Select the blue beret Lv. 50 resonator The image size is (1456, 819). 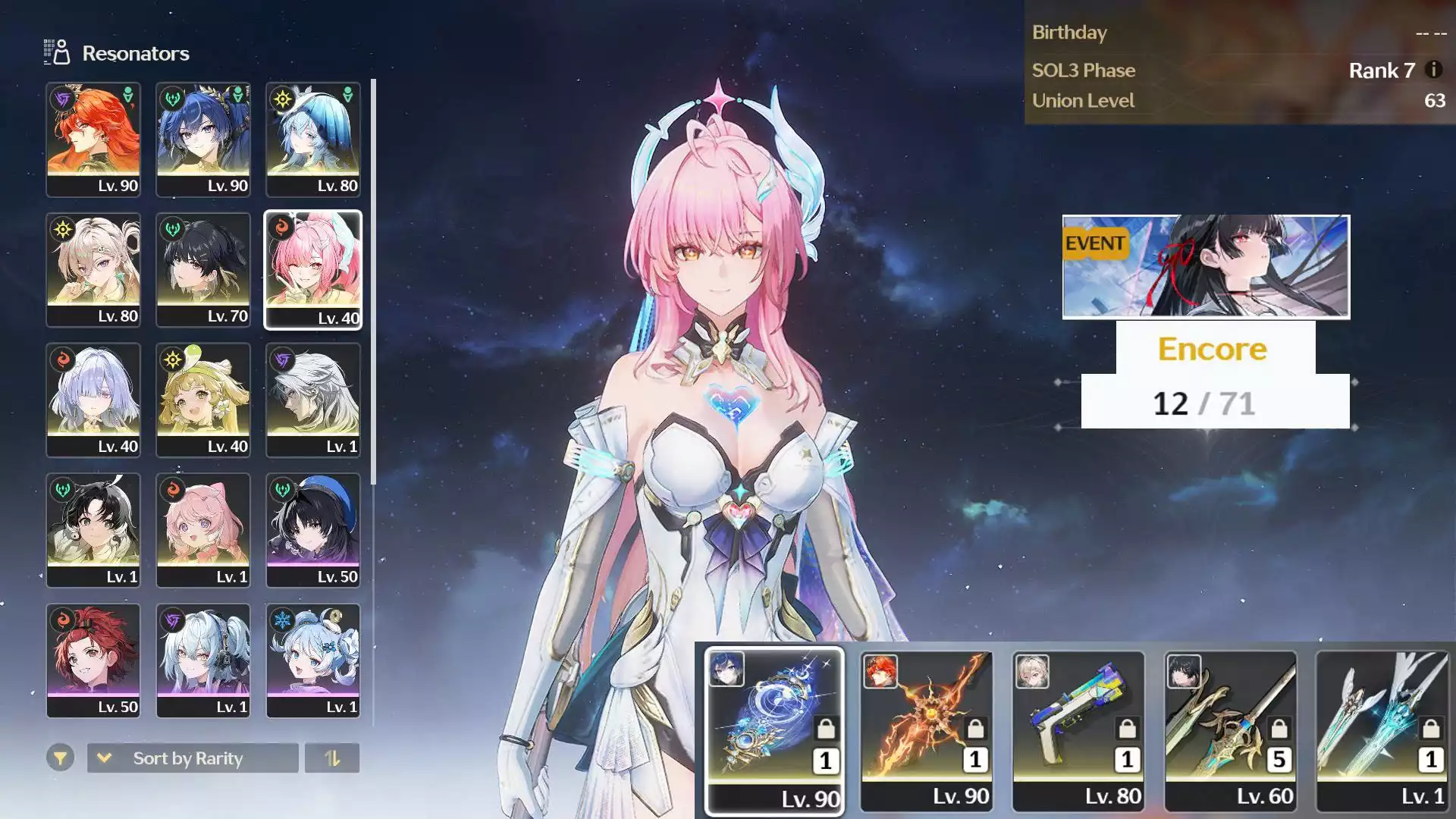coord(312,531)
